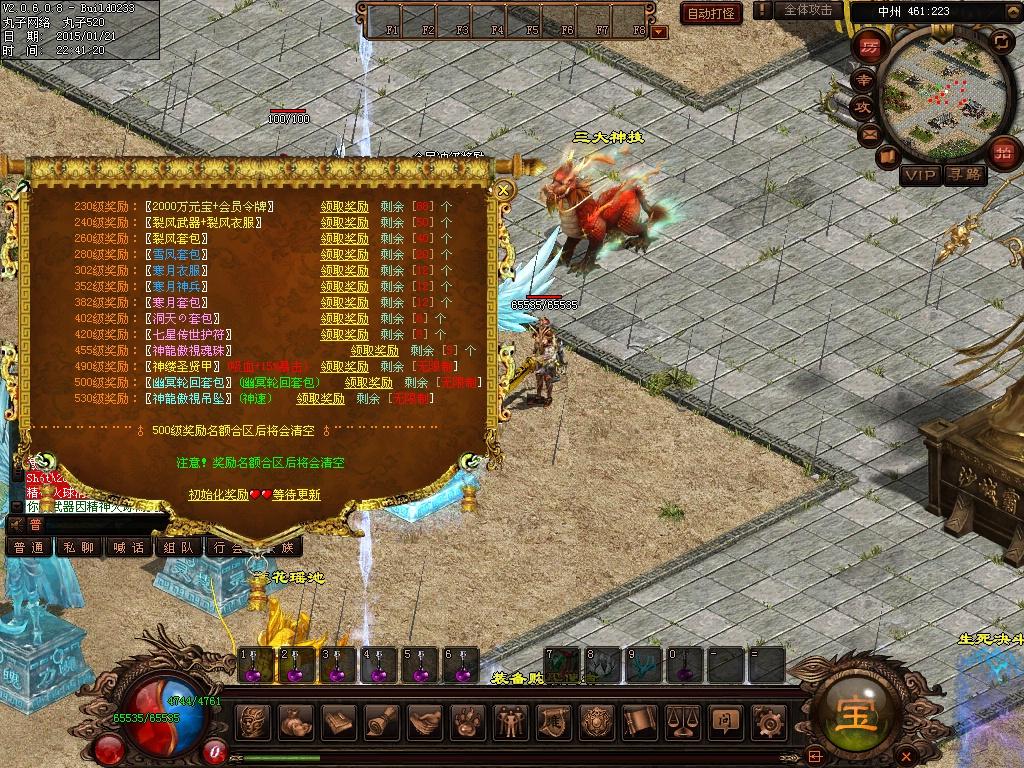Claim the 530级 神龍傲視吊坠 reward
This screenshot has height=768, width=1024.
(x=320, y=399)
